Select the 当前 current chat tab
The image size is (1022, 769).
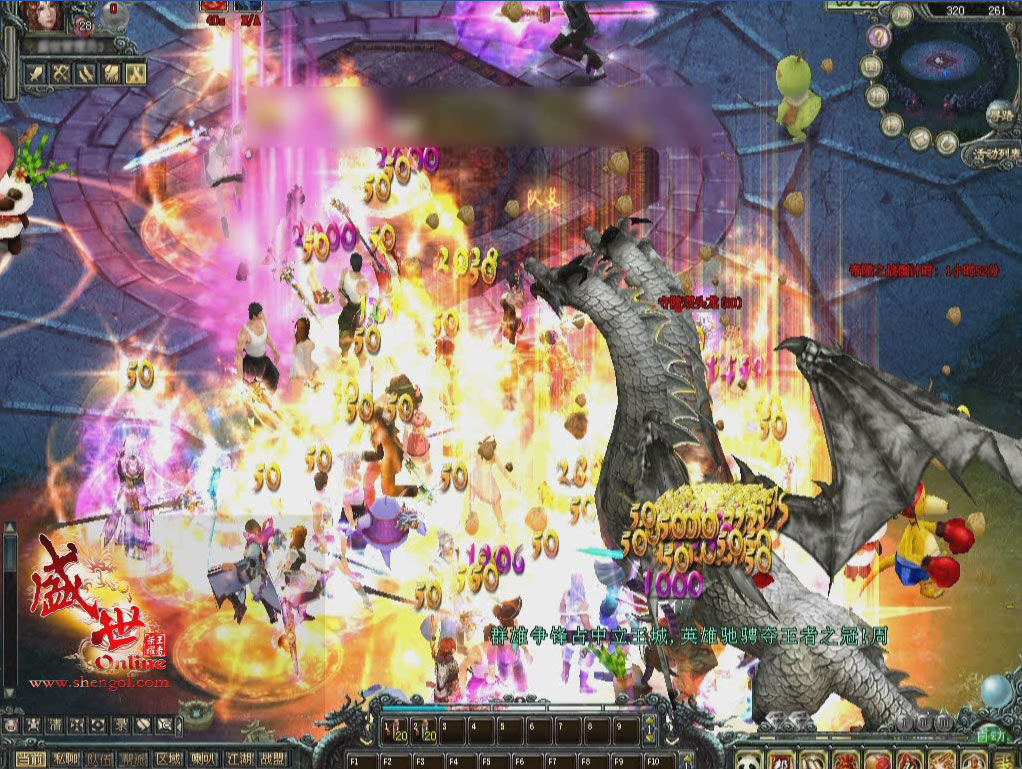coord(31,760)
